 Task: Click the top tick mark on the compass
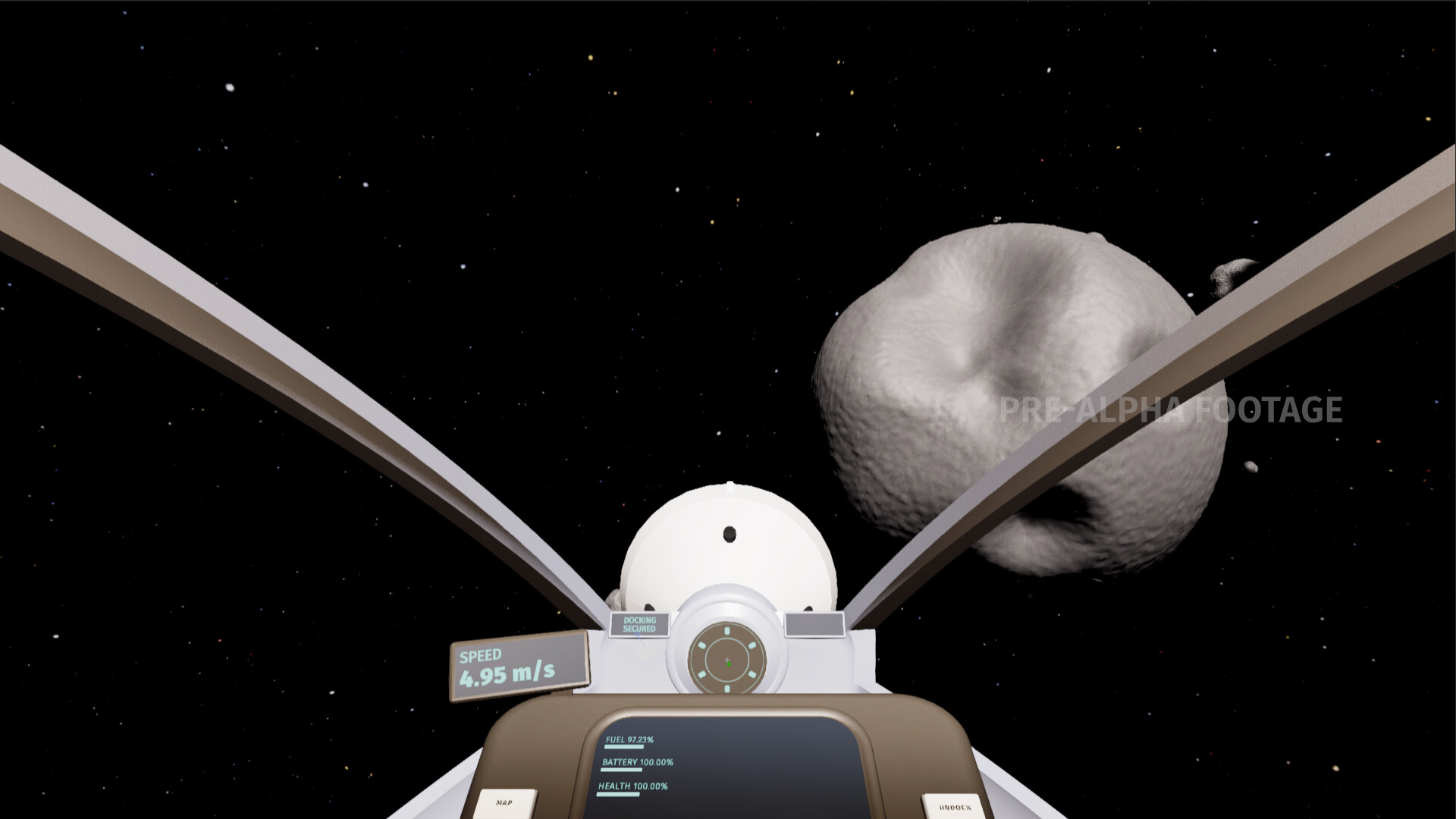pos(726,630)
